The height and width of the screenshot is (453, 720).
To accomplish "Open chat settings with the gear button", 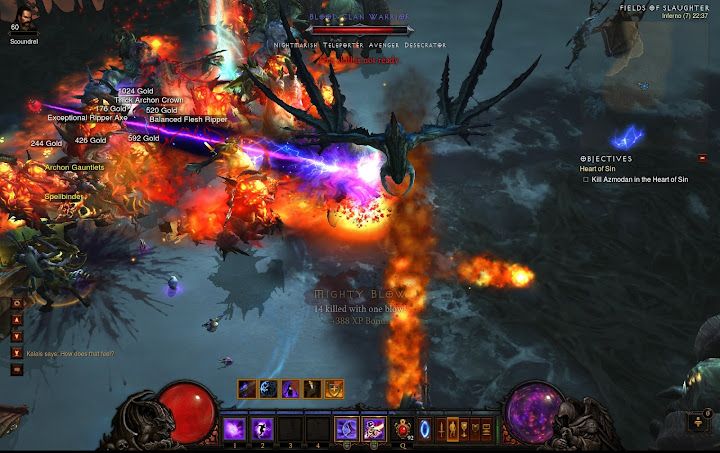I will click(x=16, y=303).
